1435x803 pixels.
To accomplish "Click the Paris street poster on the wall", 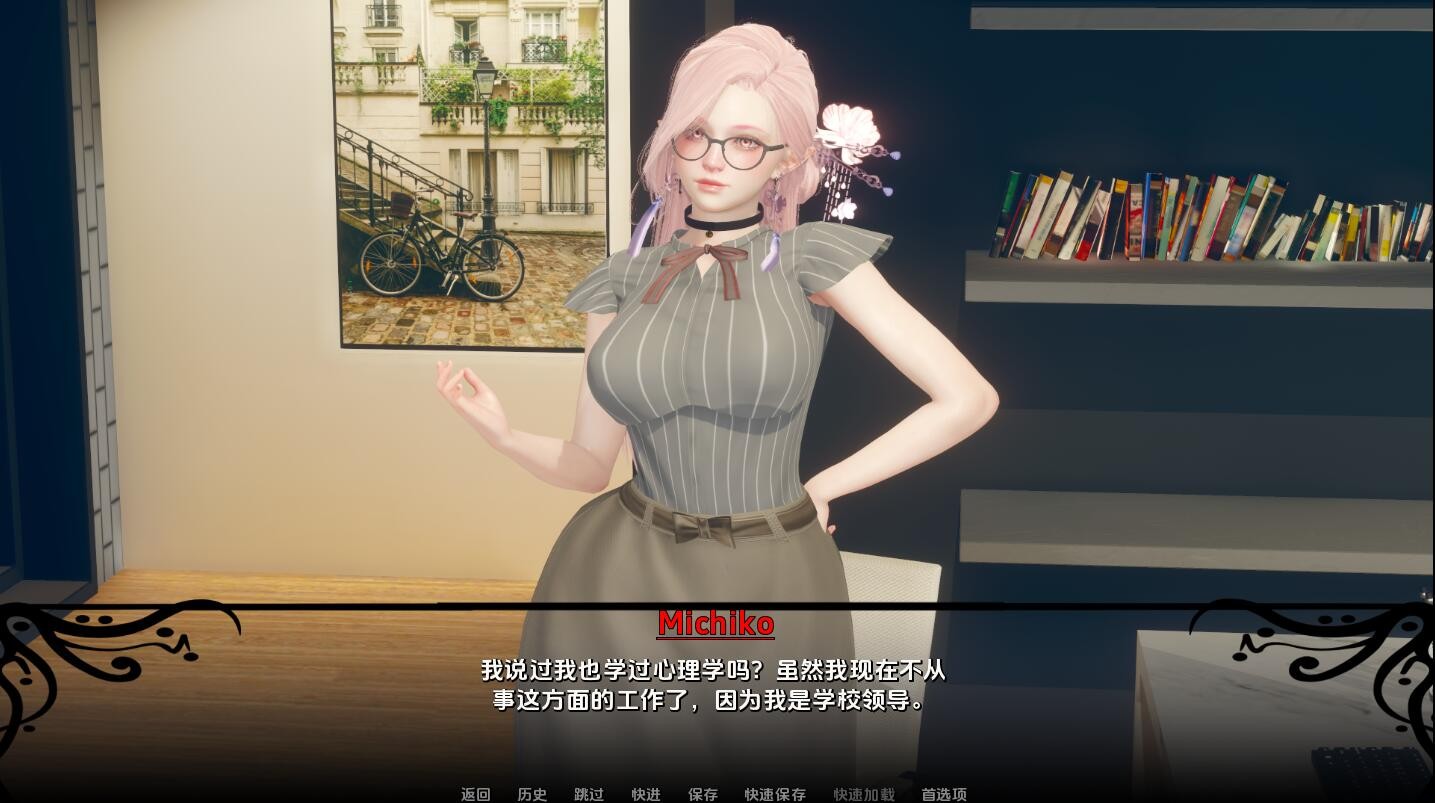I will point(460,180).
